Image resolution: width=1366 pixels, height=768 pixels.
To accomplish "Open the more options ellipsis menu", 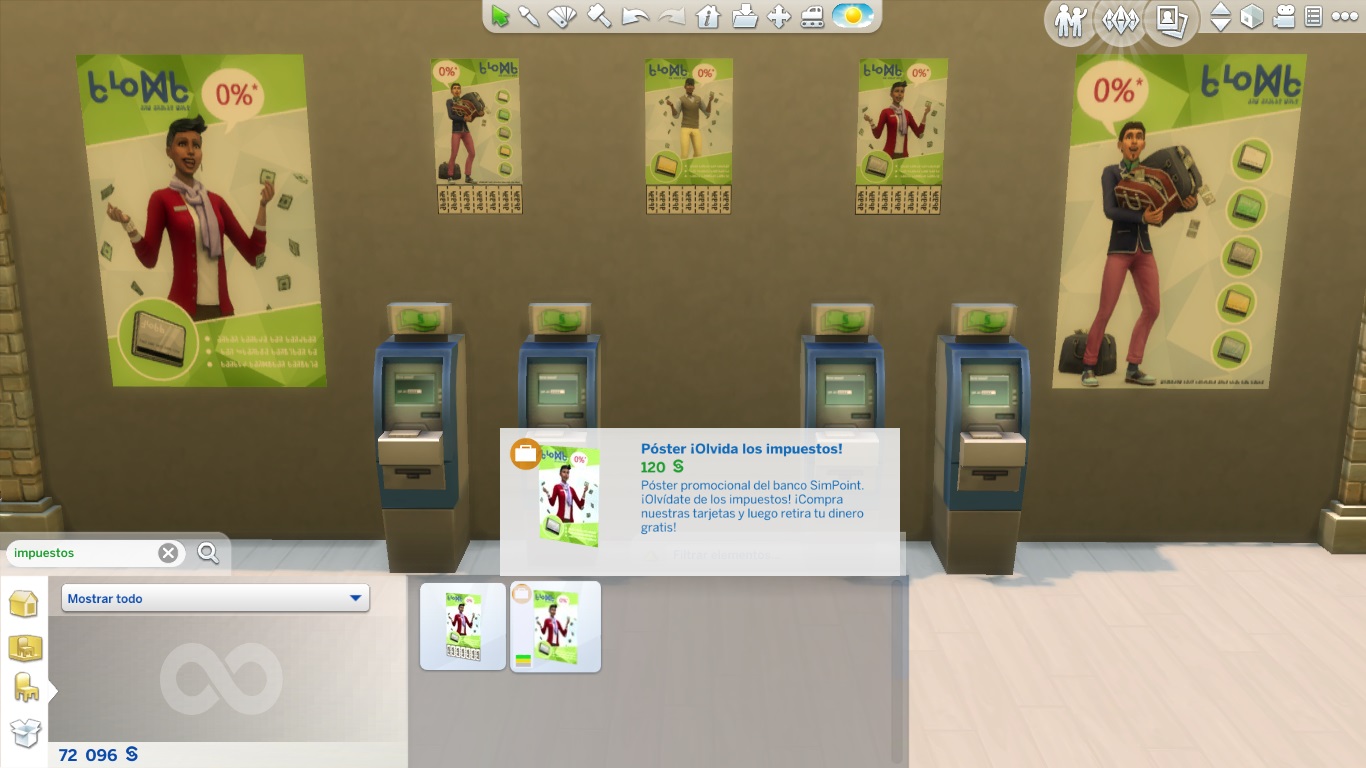I will point(1346,18).
